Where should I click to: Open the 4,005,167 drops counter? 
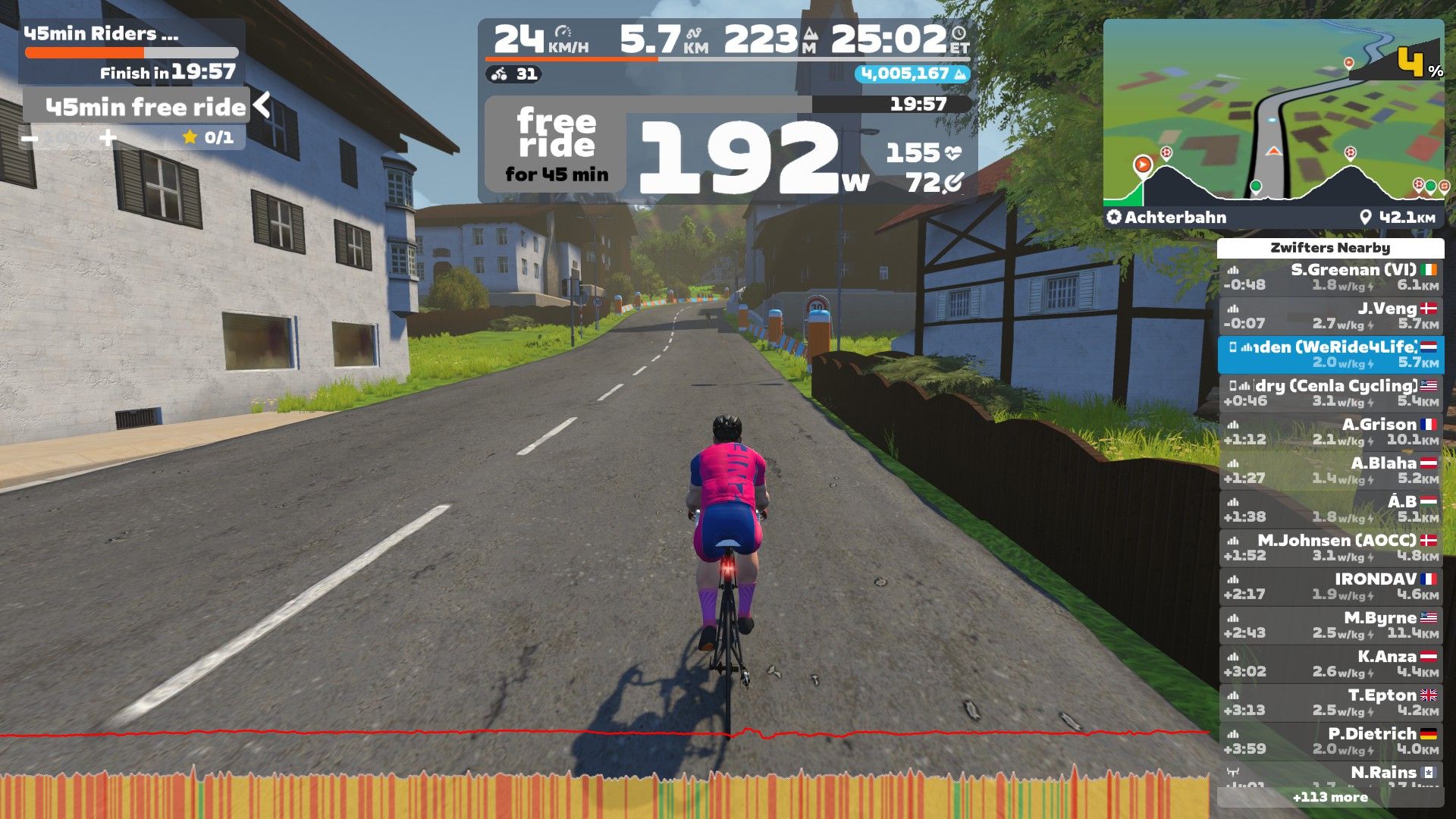click(912, 74)
